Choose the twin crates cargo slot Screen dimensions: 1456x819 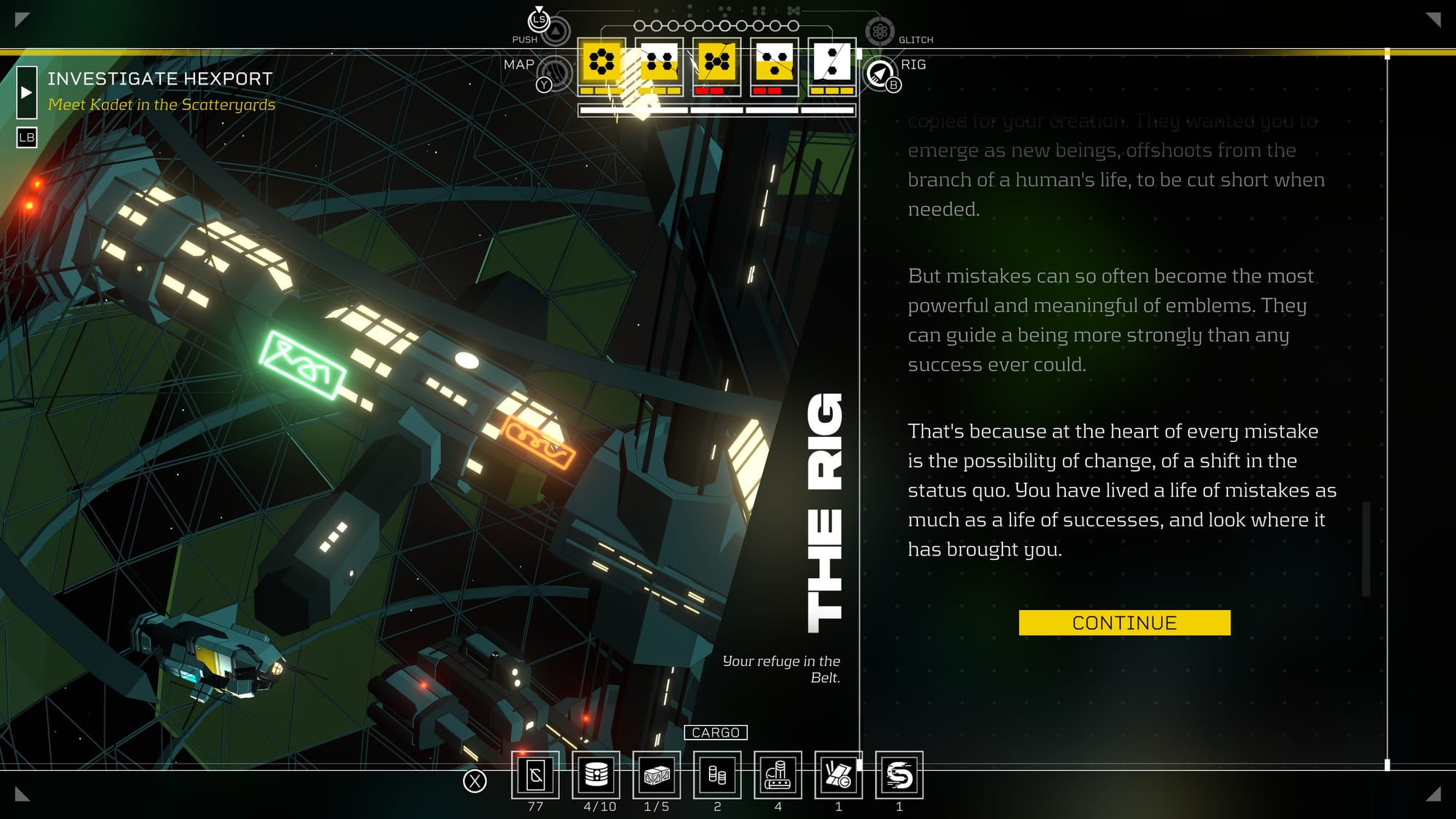(x=657, y=775)
